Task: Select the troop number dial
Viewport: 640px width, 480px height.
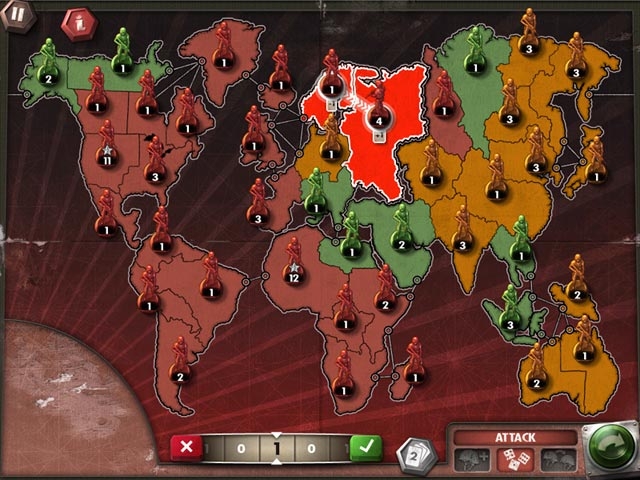Action: point(276,449)
